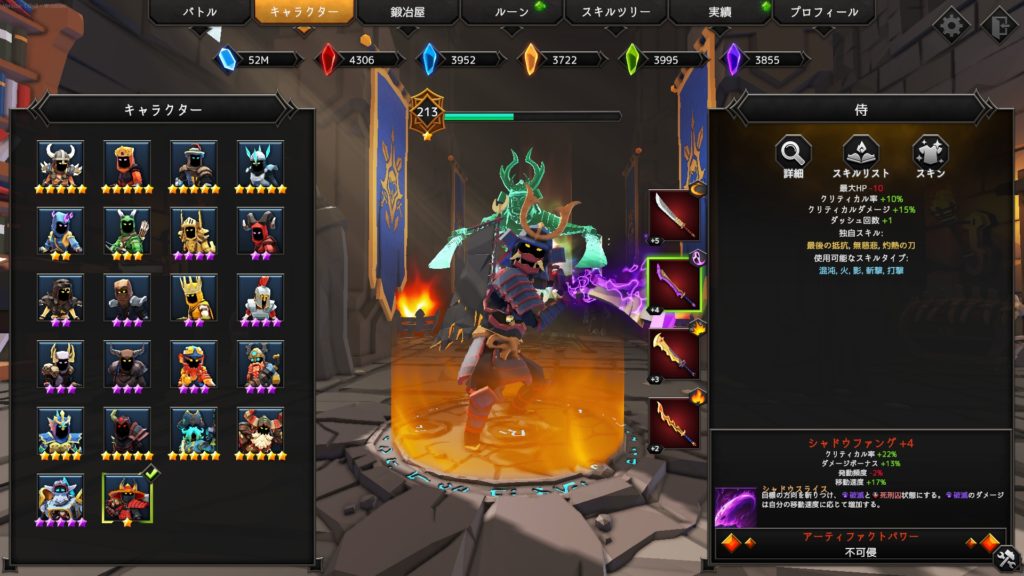
Task: Pick the white-bearded dwarf character portrait
Action: tap(260, 429)
